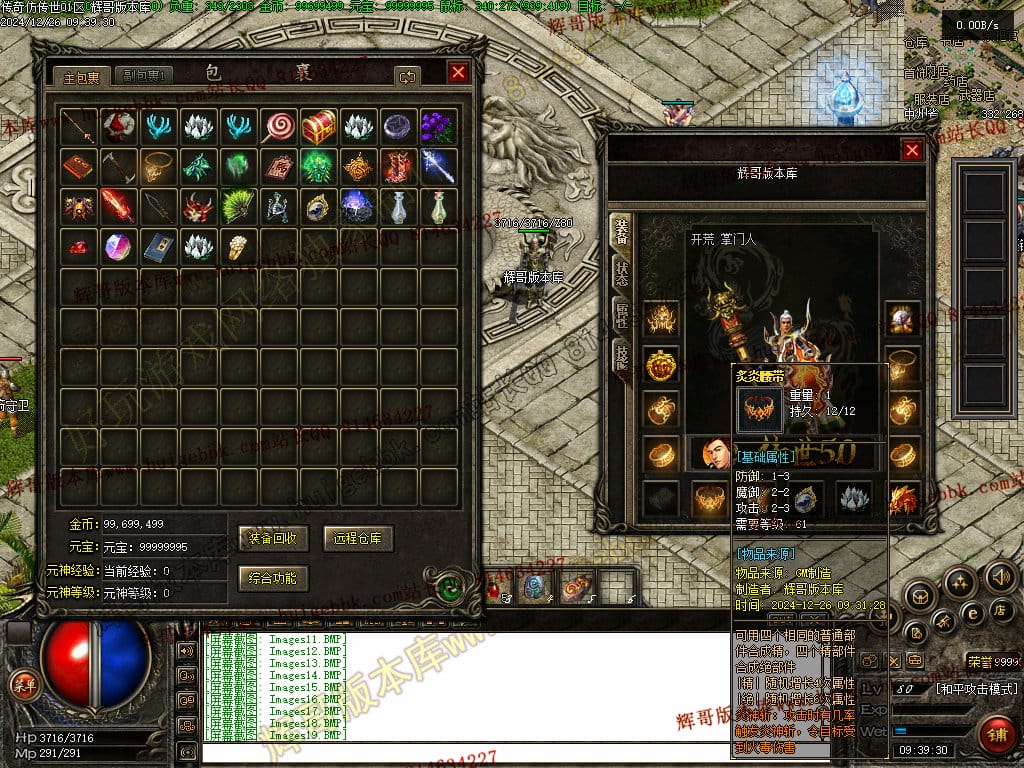This screenshot has width=1024, height=768.
Task: Click the rainbow crystal gem item
Action: (x=117, y=246)
